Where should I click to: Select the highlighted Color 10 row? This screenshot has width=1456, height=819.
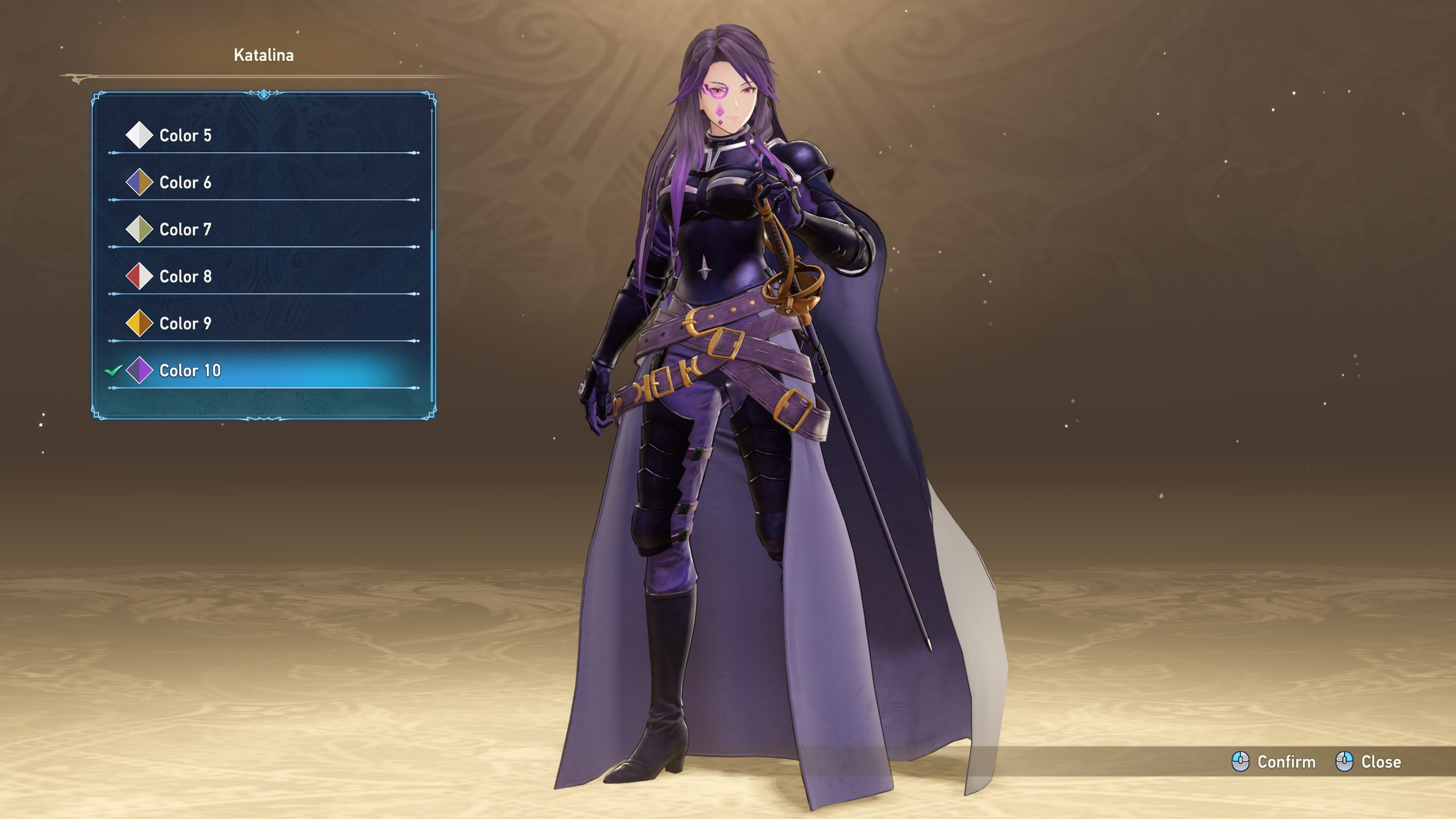coord(190,371)
